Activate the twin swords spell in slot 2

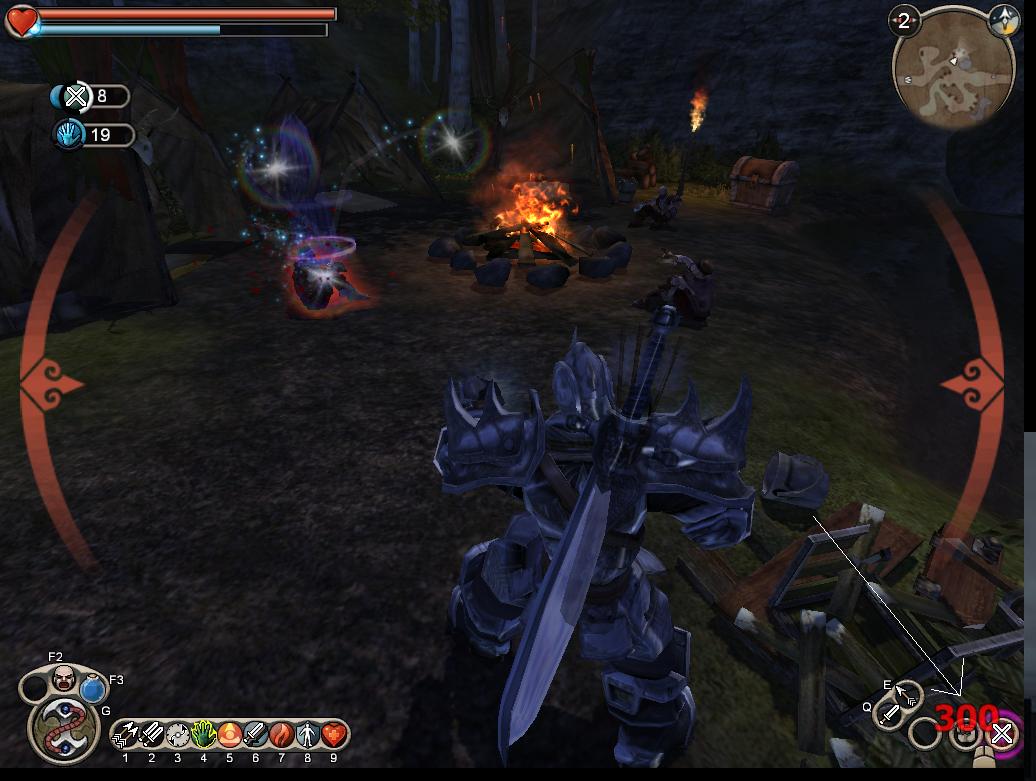(152, 735)
